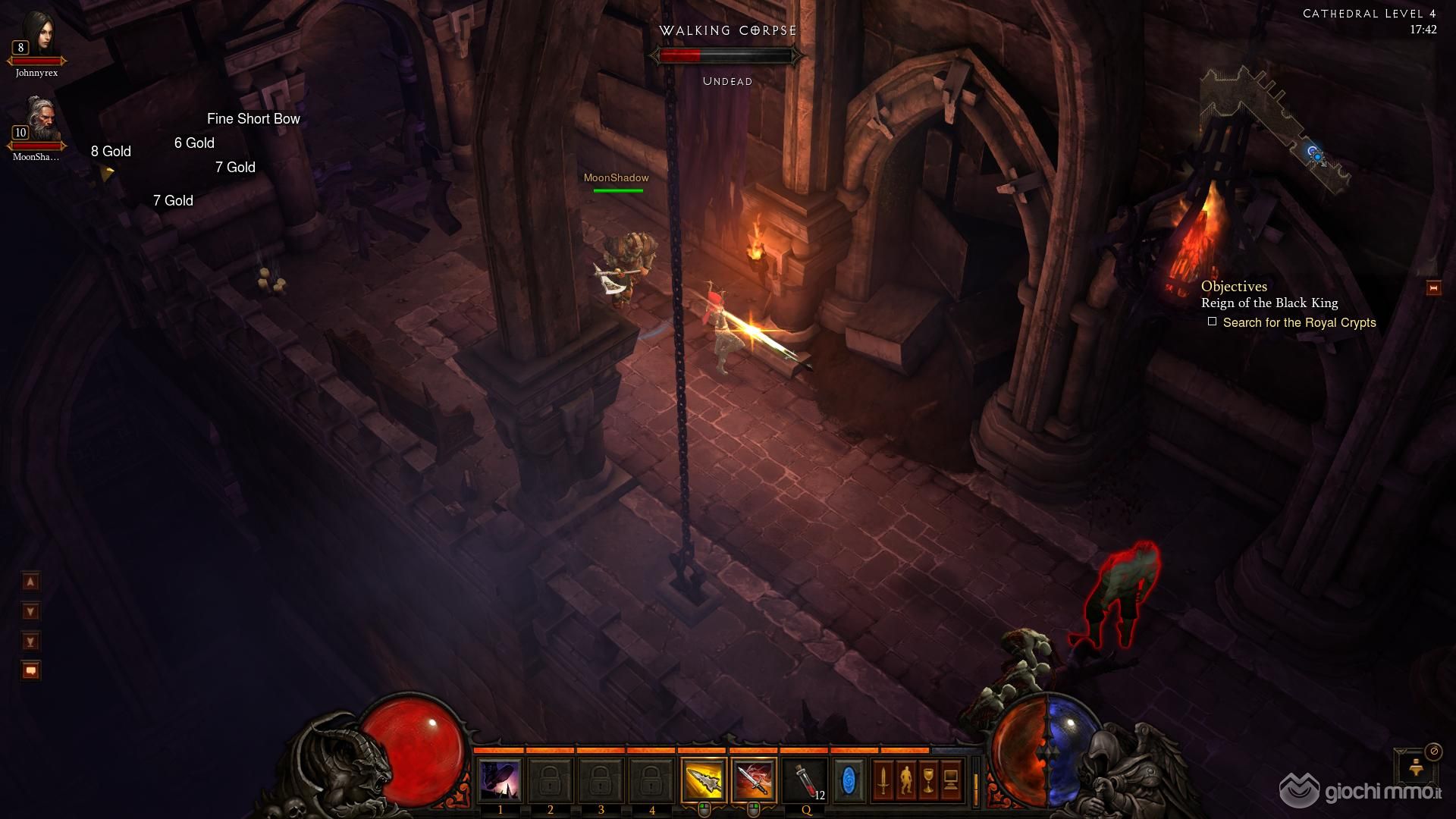The width and height of the screenshot is (1456, 819).
Task: Click the golden notification button near the corner
Action: (x=1415, y=769)
